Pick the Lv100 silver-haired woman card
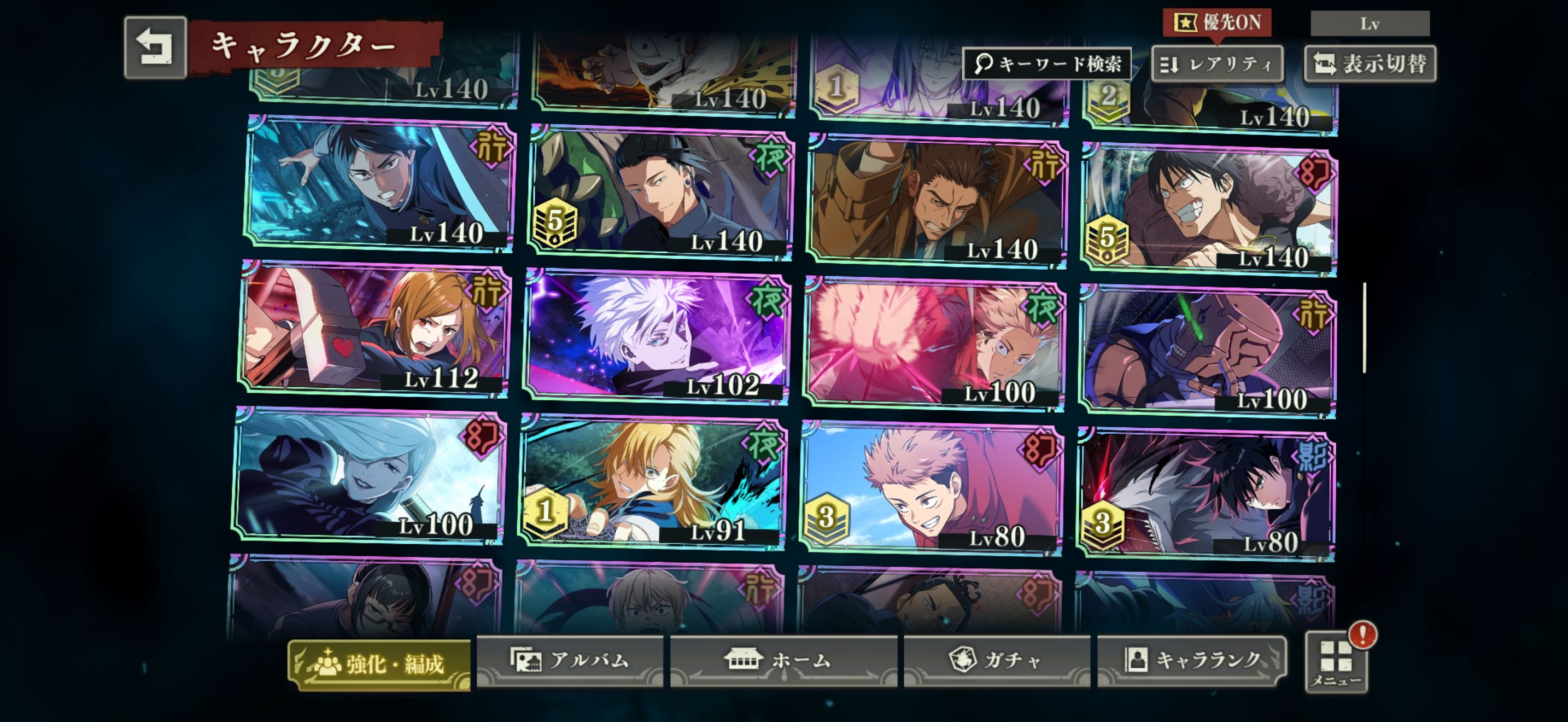This screenshot has height=722, width=1568. tap(369, 475)
